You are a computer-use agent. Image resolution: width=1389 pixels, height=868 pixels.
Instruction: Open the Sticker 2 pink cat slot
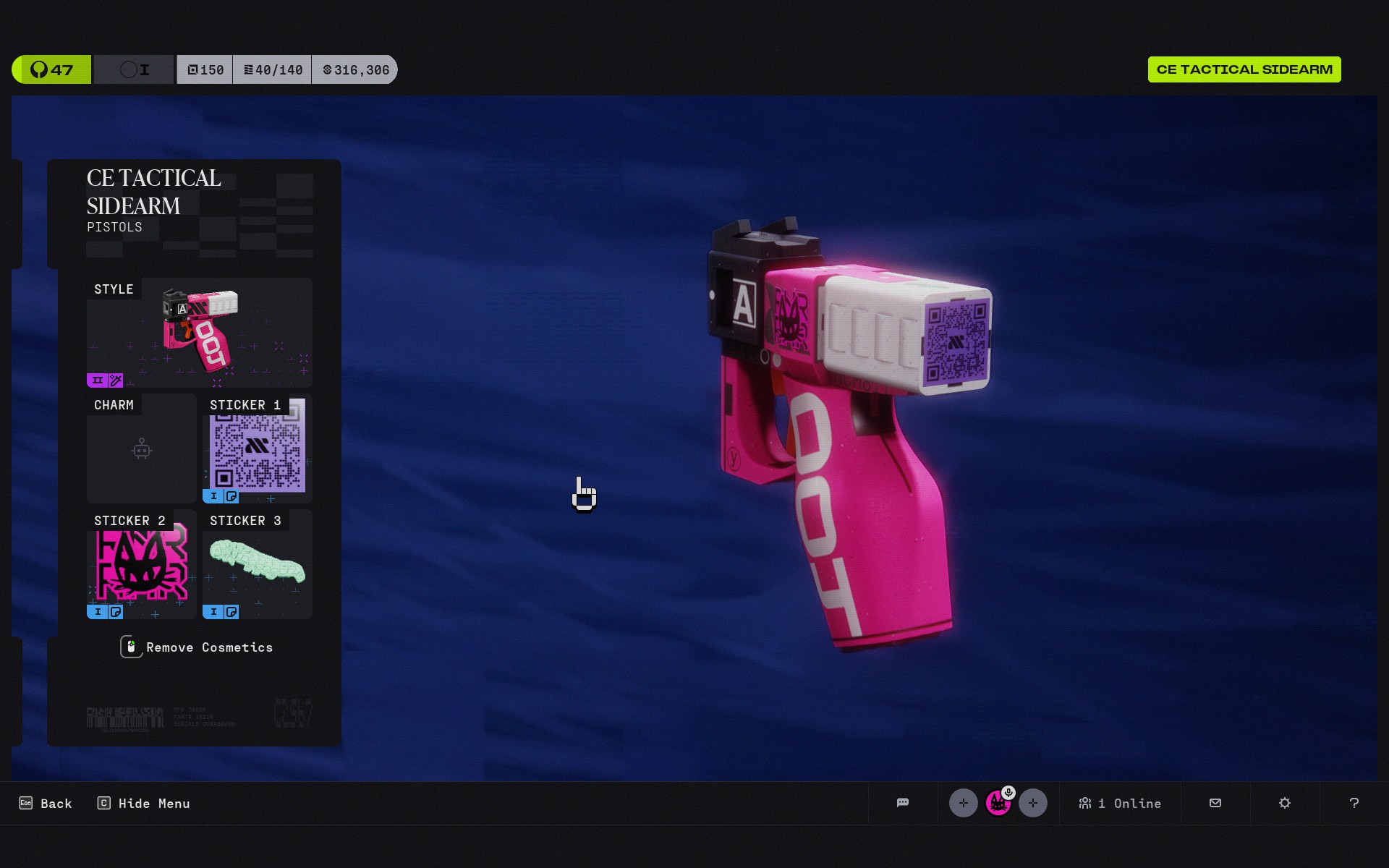[142, 564]
